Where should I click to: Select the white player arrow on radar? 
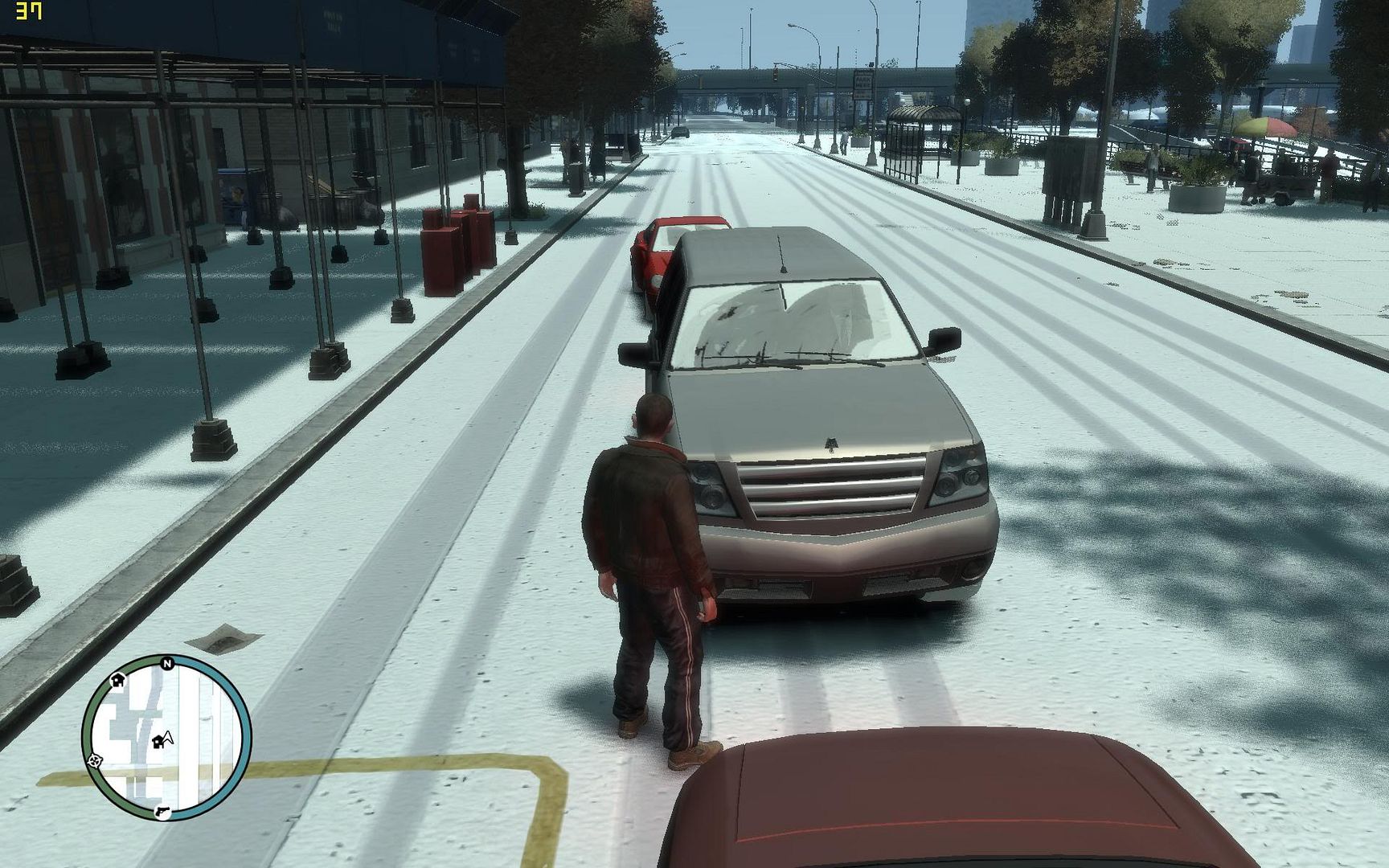tap(169, 735)
